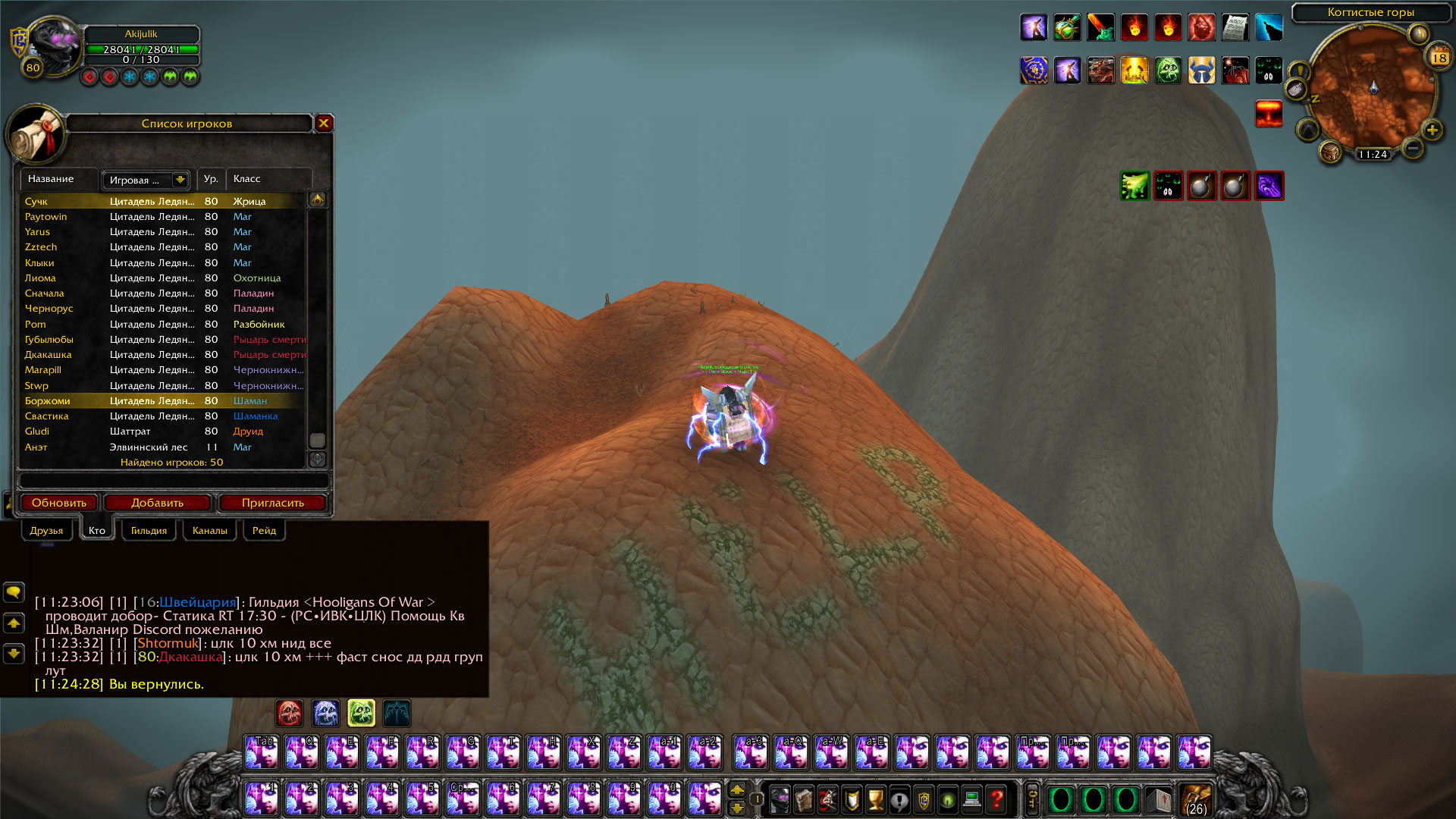Zoom in the minimap with plus button
Screen dimensions: 1456x819
(1432, 130)
